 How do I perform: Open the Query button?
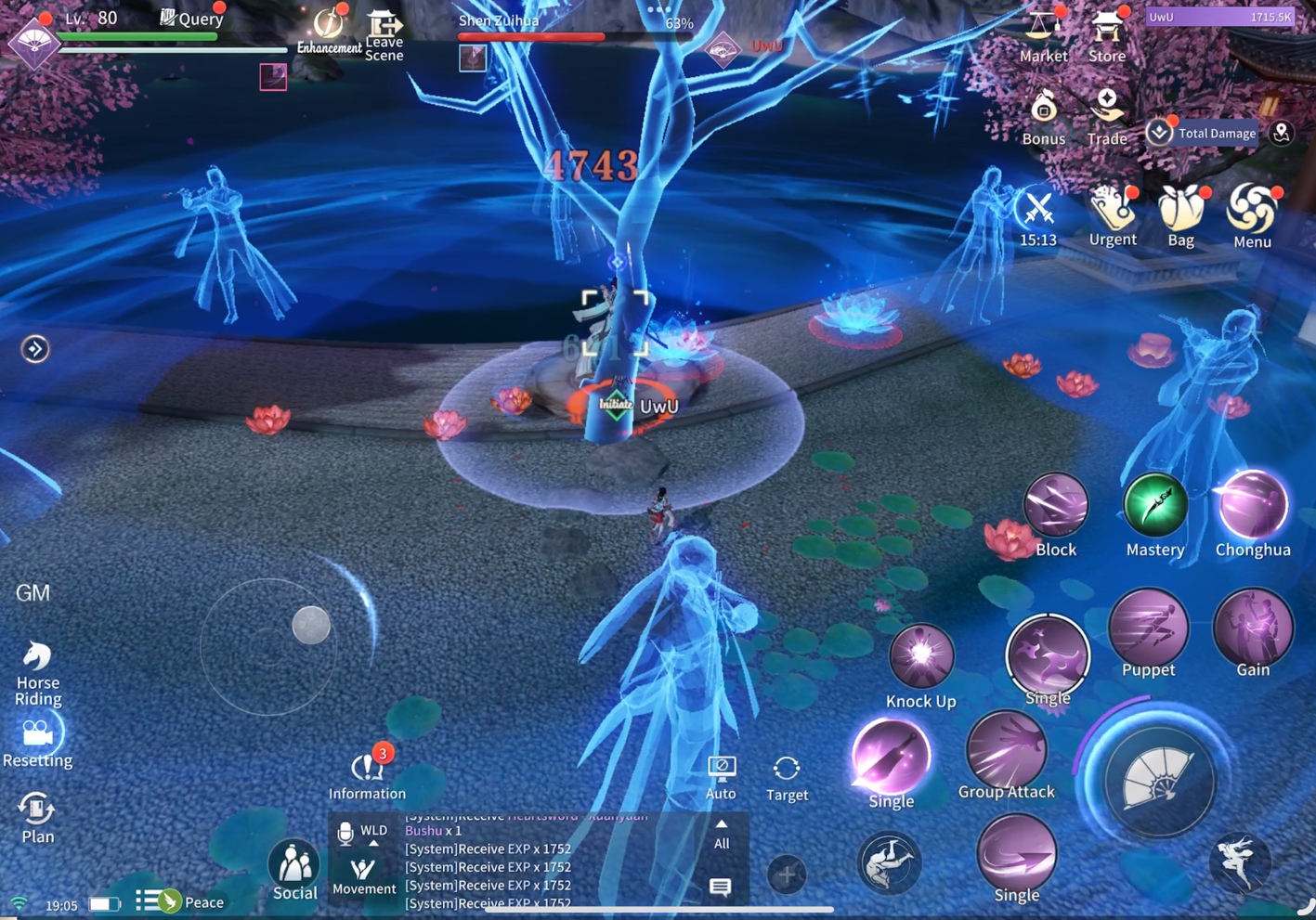[x=192, y=18]
